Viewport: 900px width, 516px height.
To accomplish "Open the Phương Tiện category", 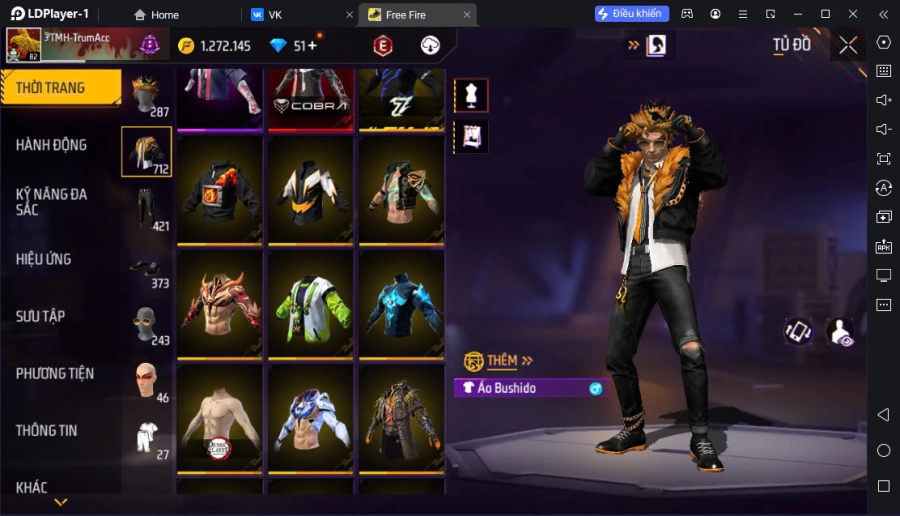I will 55,373.
